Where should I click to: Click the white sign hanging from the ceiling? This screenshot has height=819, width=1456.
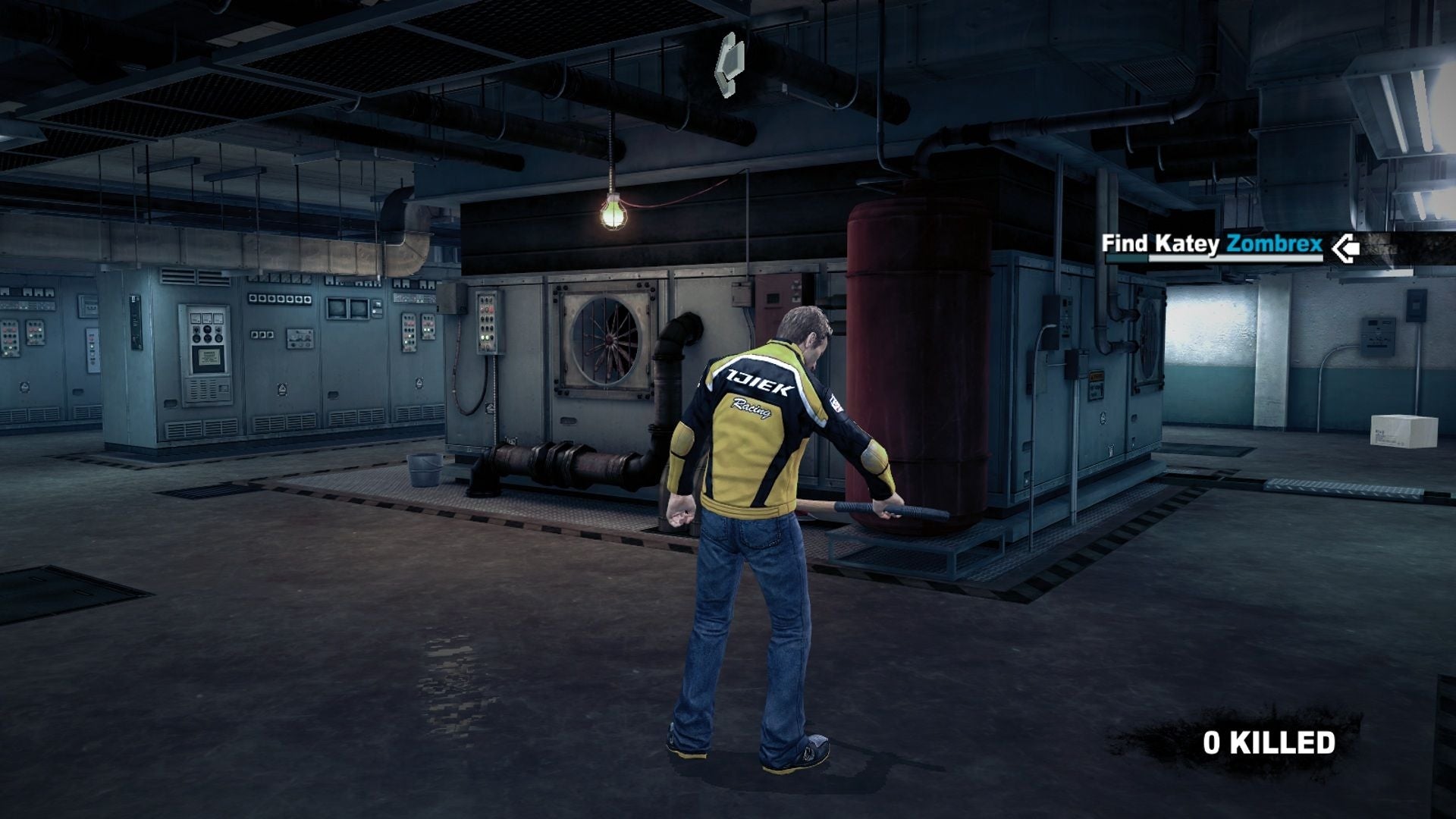click(x=728, y=64)
